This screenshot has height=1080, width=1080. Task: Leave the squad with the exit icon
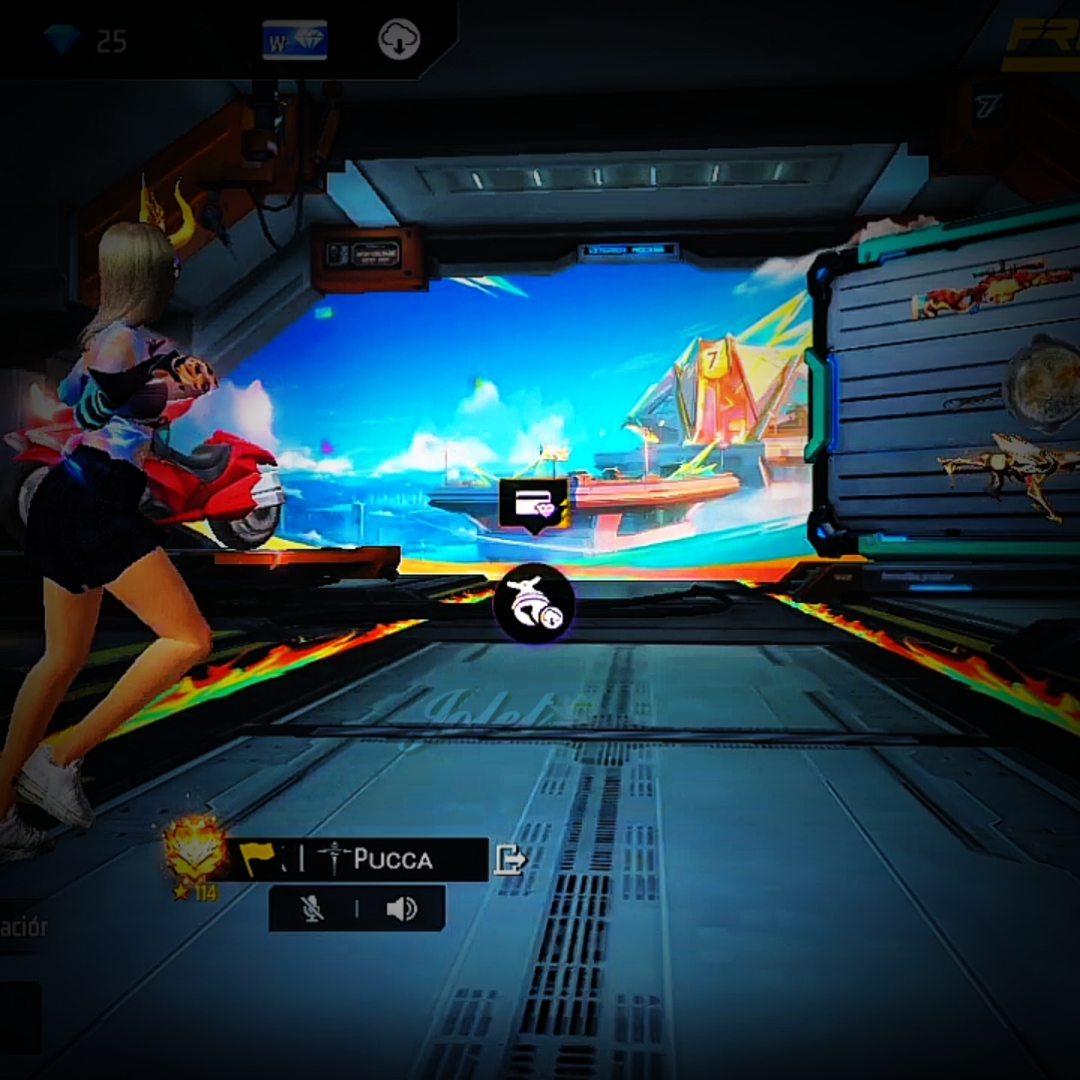509,859
